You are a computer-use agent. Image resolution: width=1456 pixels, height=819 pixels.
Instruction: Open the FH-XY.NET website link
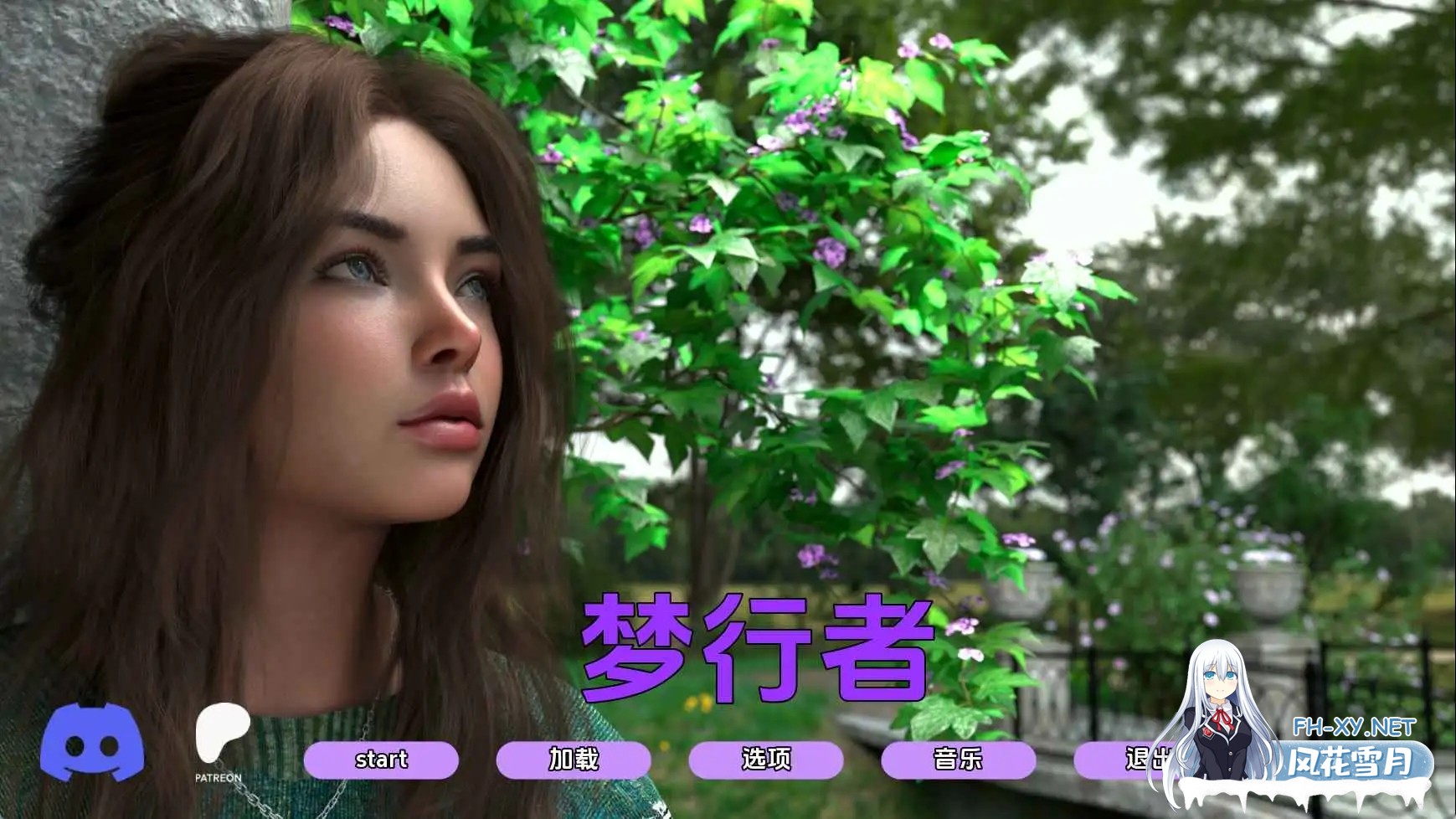[x=1356, y=725]
